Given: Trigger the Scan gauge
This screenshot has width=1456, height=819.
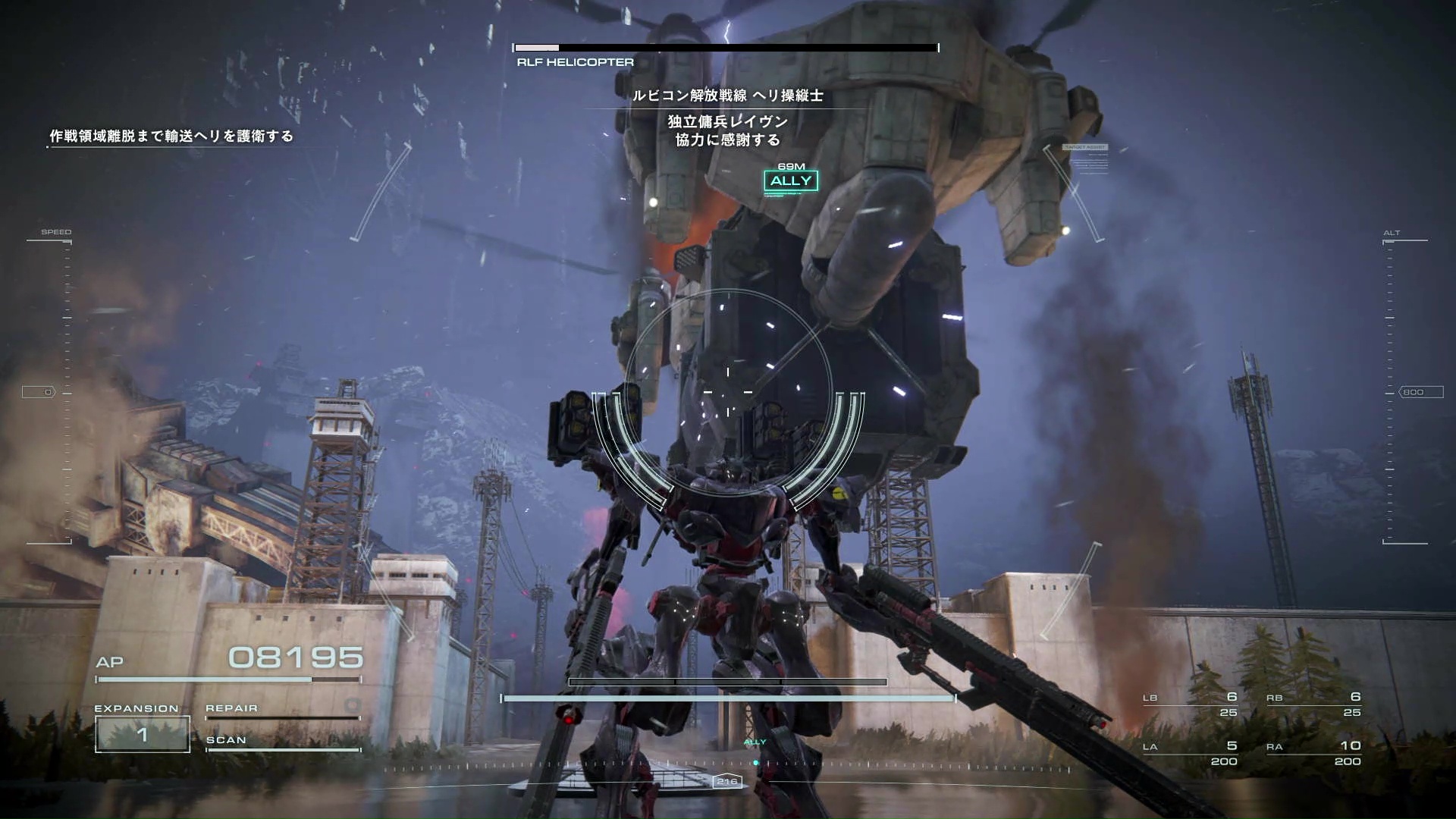Looking at the screenshot, I should point(282,743).
